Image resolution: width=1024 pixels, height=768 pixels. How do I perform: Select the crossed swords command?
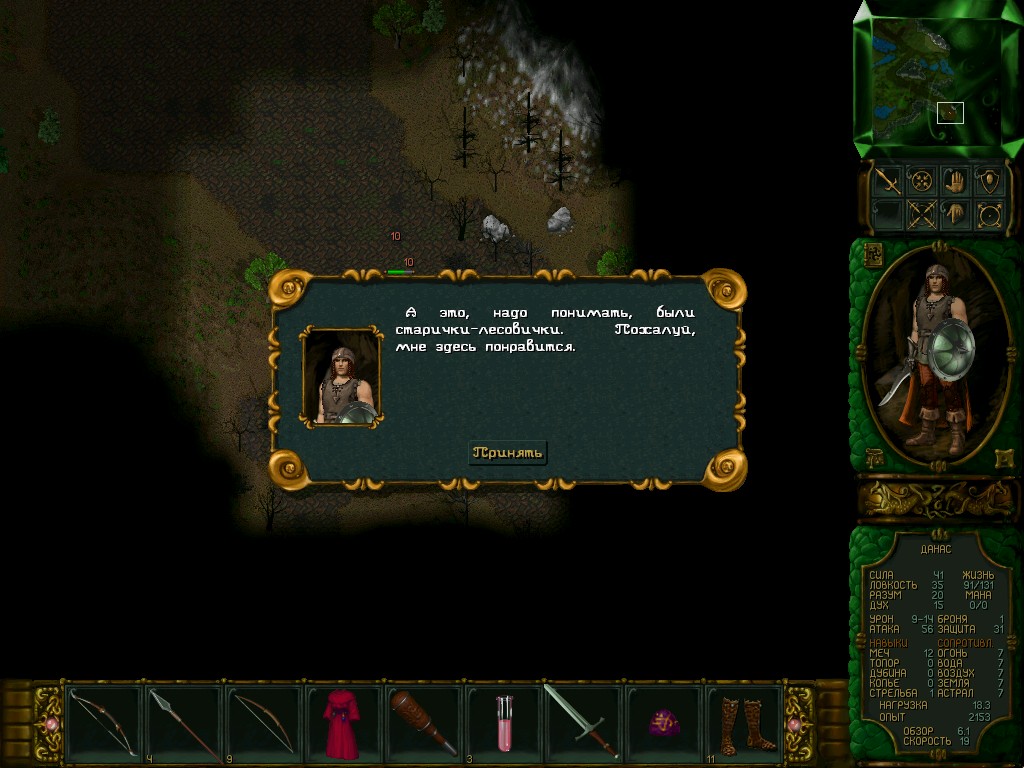pyautogui.click(x=920, y=214)
